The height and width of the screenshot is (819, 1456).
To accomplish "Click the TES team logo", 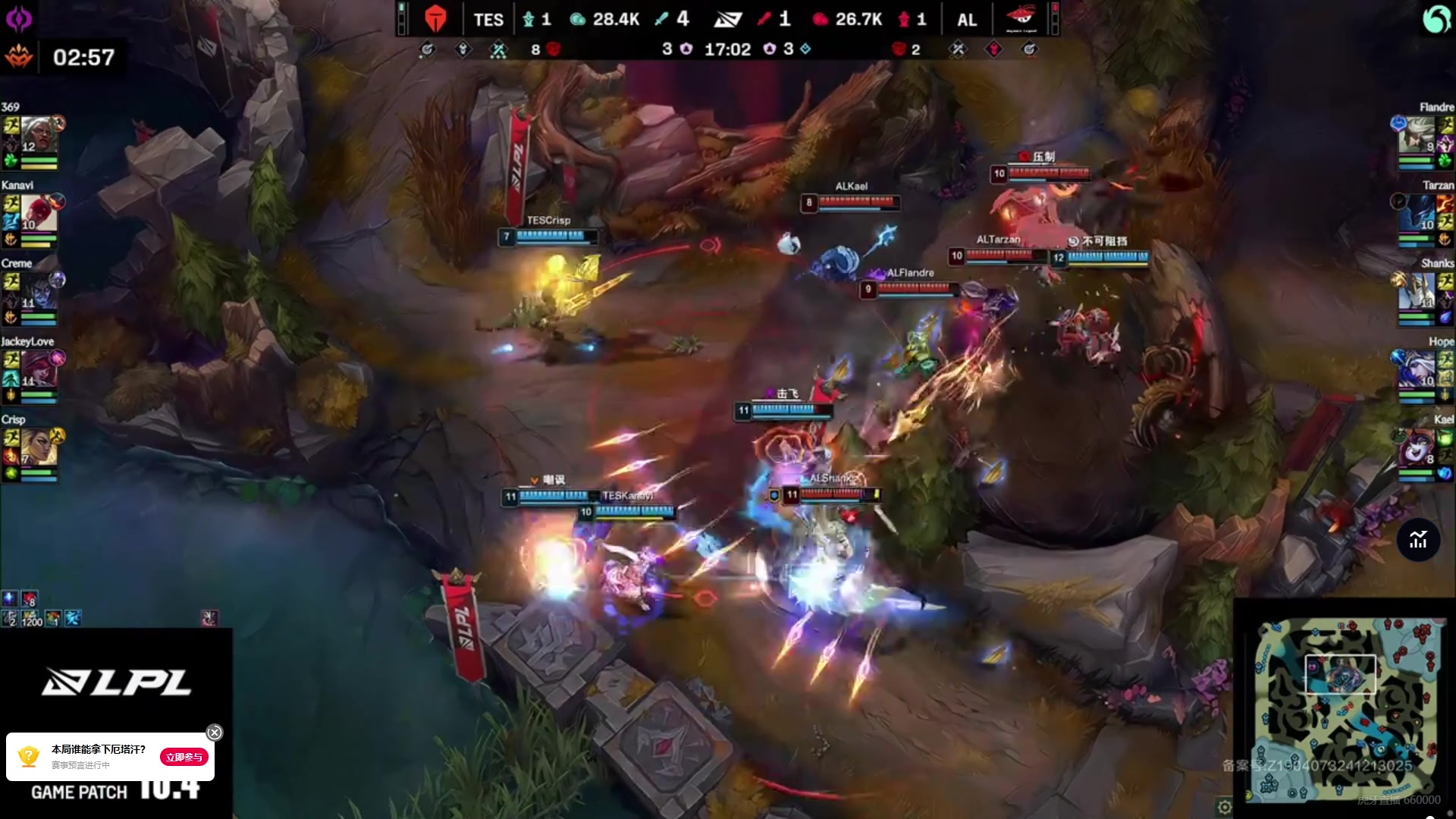I will [x=435, y=19].
